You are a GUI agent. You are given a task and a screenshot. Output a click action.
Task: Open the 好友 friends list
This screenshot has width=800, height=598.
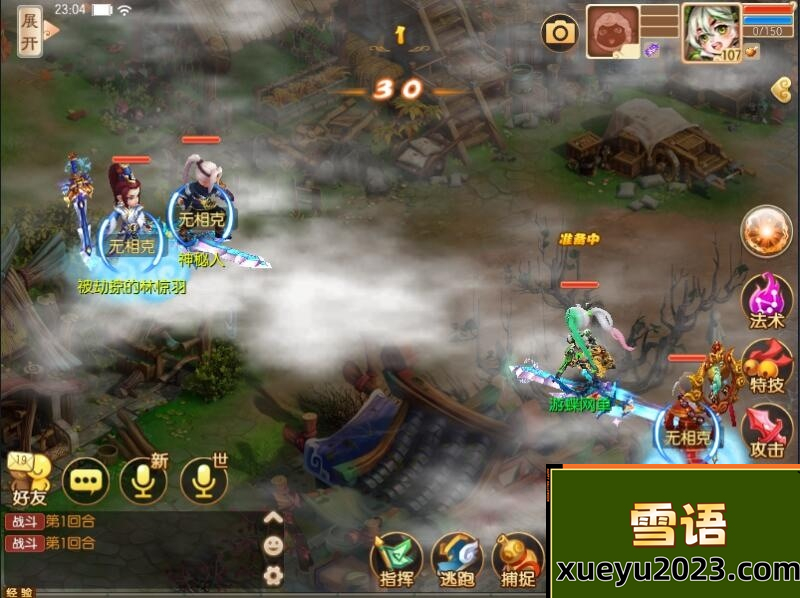tap(28, 480)
